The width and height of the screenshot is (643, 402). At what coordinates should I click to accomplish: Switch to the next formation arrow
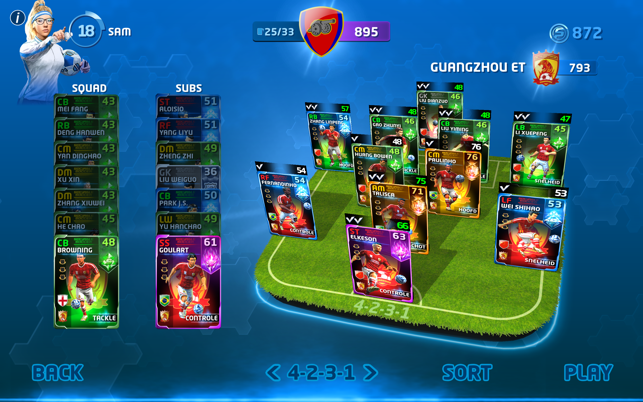[370, 373]
